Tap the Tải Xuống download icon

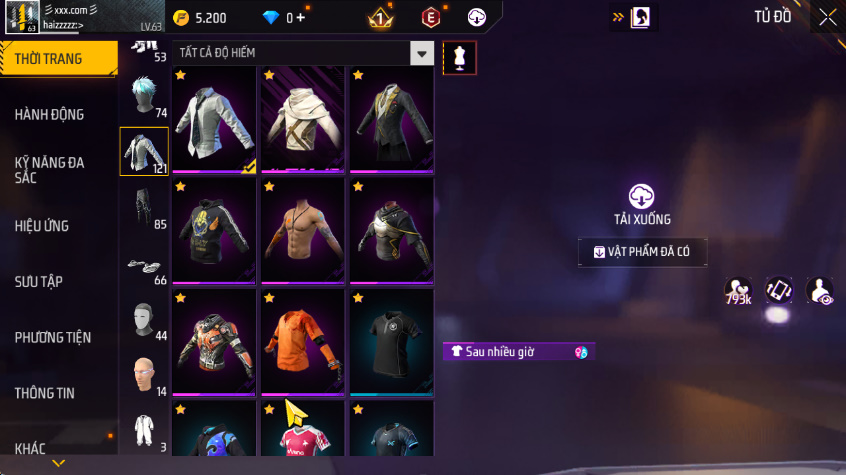pos(641,196)
